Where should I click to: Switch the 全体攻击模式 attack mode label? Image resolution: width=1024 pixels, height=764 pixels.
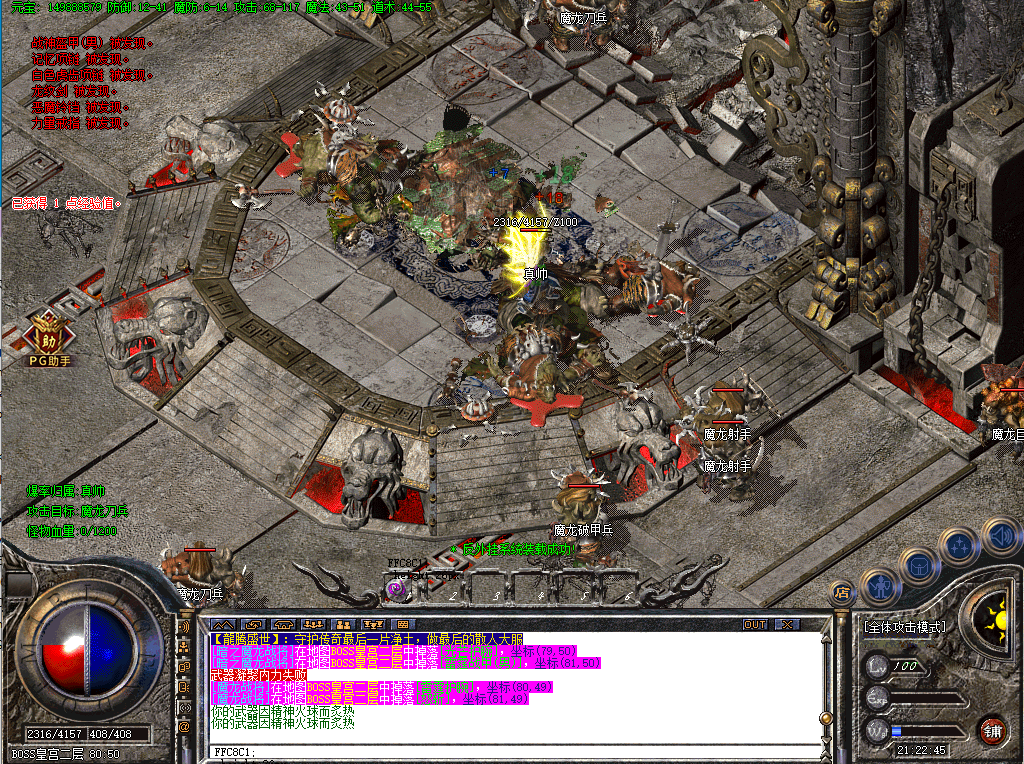904,627
